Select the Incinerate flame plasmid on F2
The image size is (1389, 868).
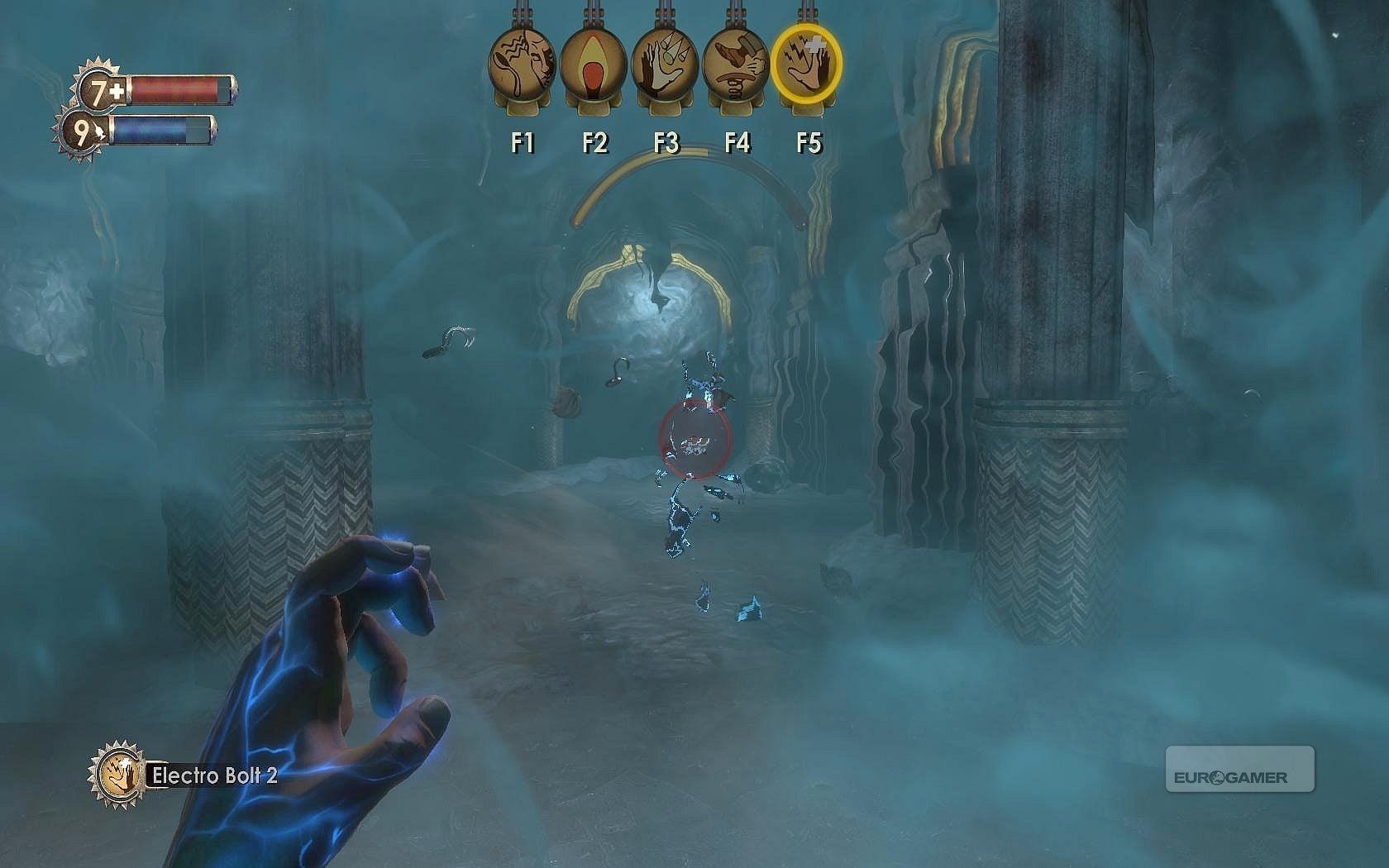591,62
